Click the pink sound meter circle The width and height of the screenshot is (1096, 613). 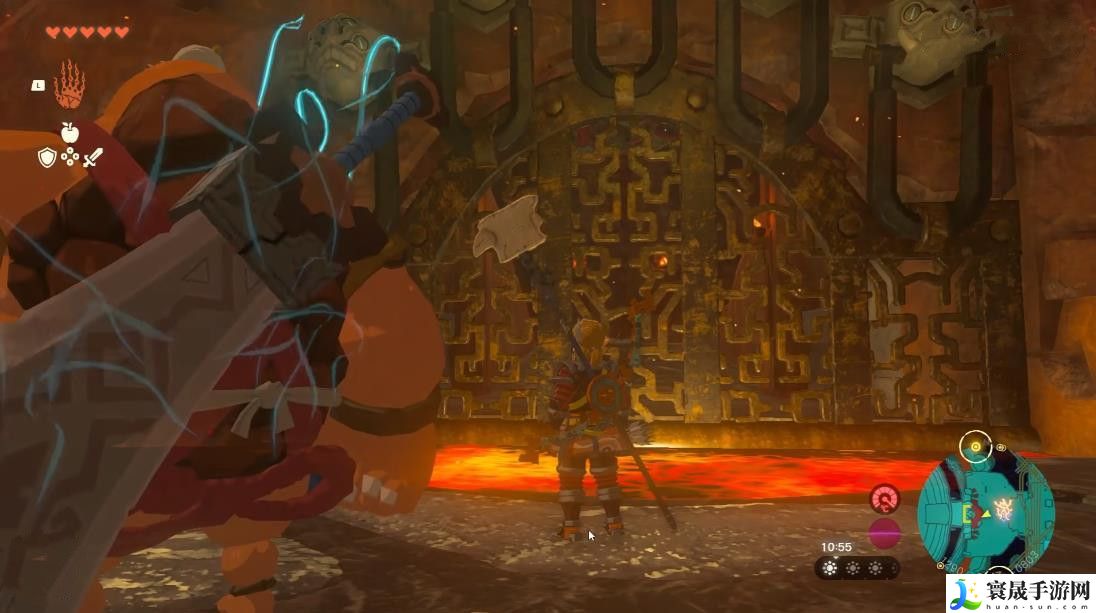[884, 533]
